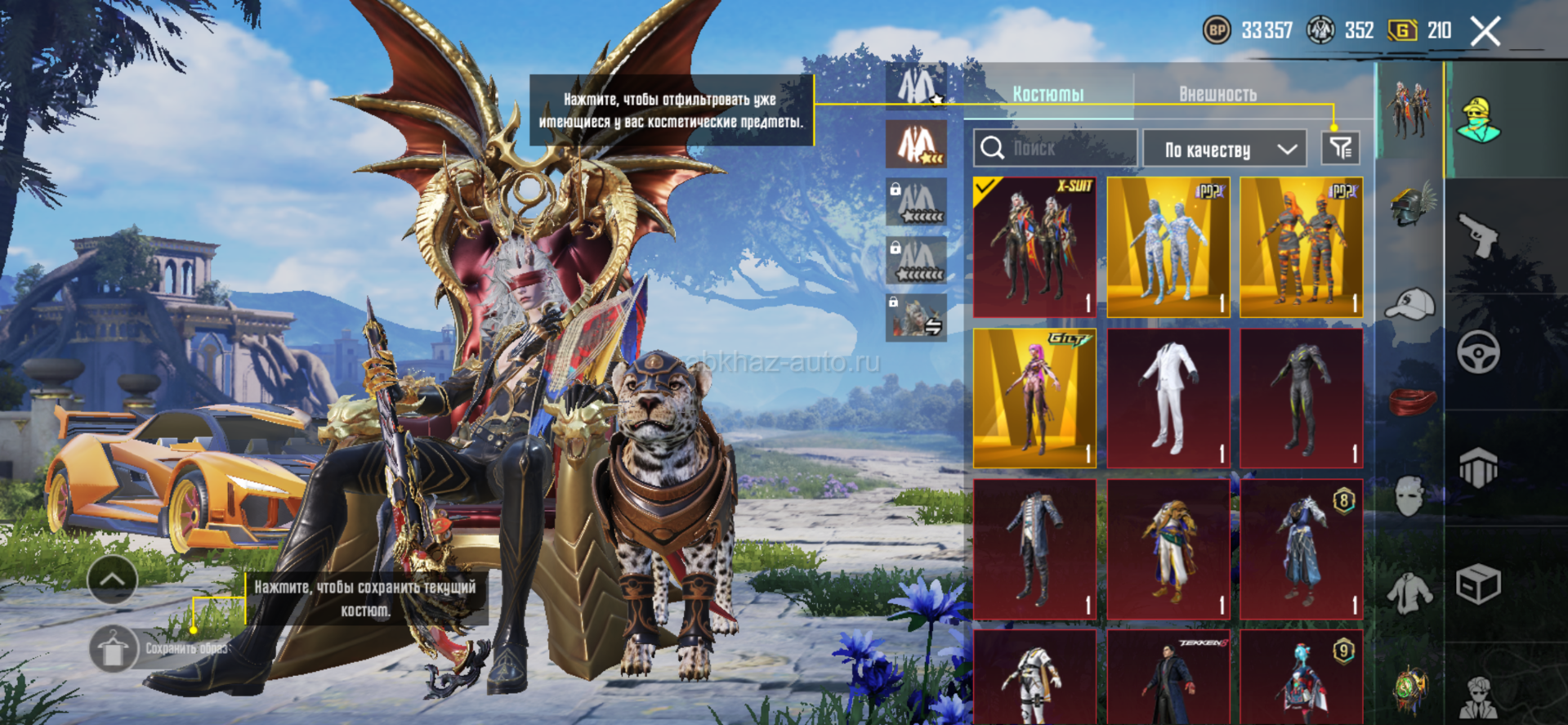This screenshot has width=1568, height=725.
Task: Open the crate box category
Action: click(x=1478, y=584)
